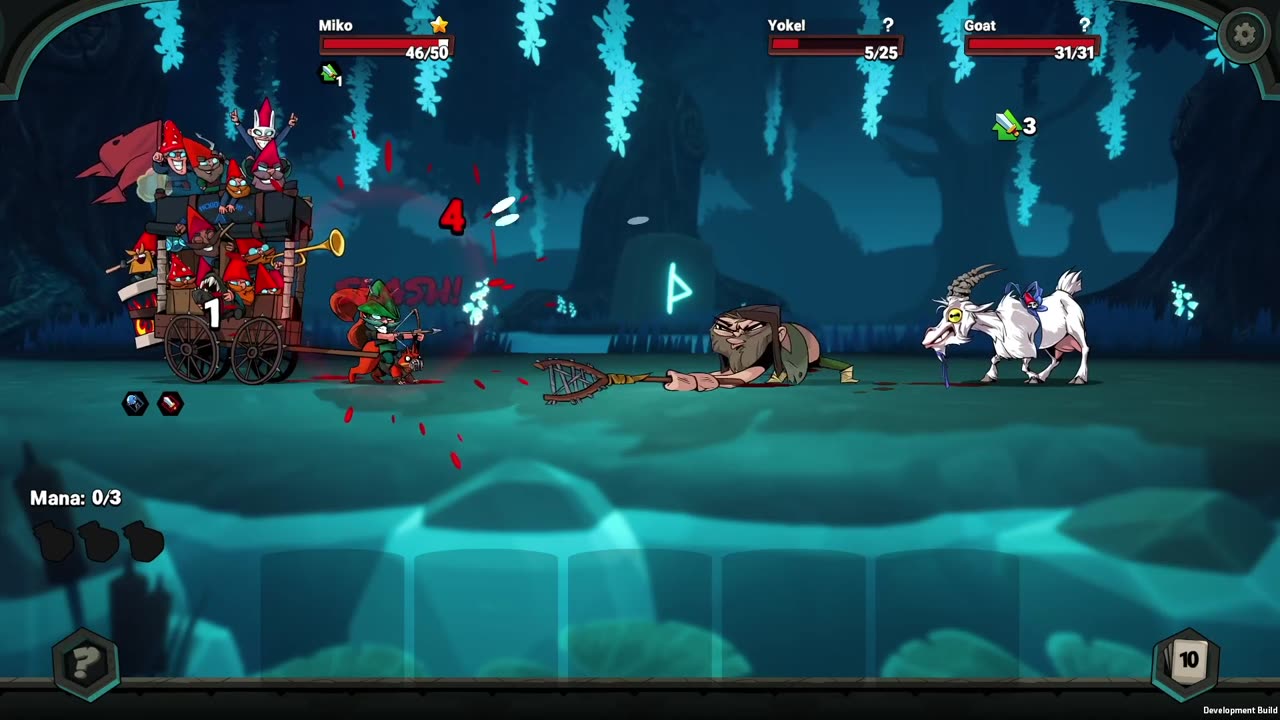
Task: Inspect the blue gem icon below the wagon
Action: tap(135, 403)
